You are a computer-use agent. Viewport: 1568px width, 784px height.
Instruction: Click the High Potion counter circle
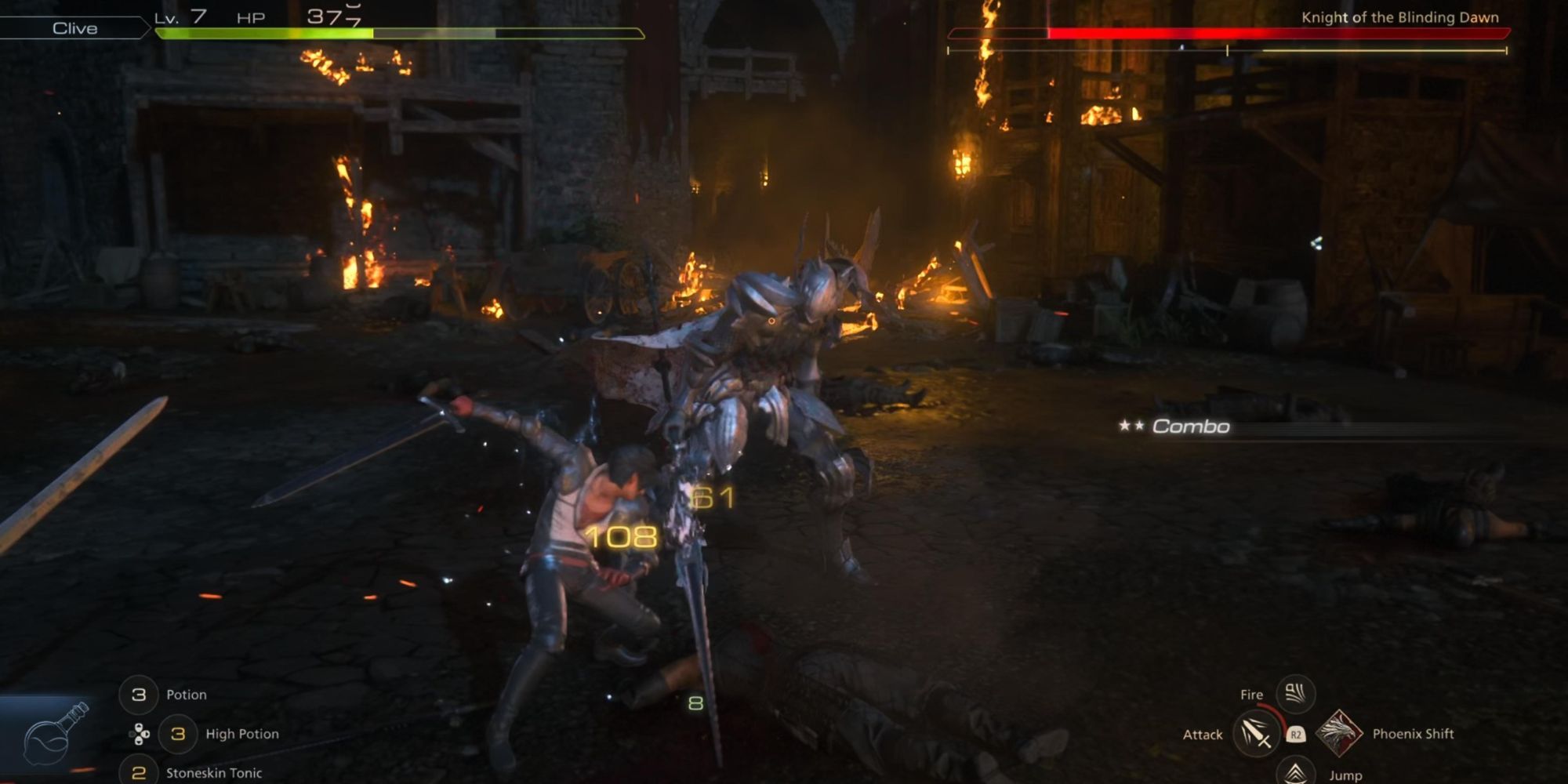click(177, 734)
